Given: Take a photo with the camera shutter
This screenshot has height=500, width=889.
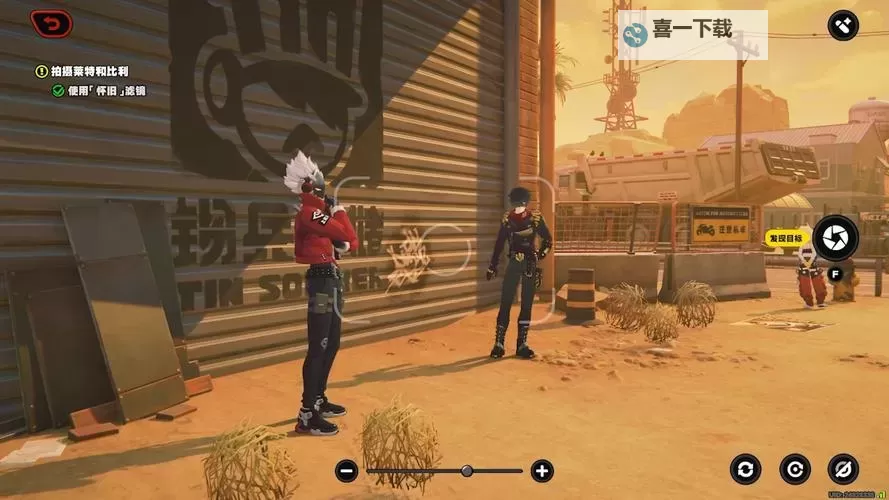Looking at the screenshot, I should (834, 238).
